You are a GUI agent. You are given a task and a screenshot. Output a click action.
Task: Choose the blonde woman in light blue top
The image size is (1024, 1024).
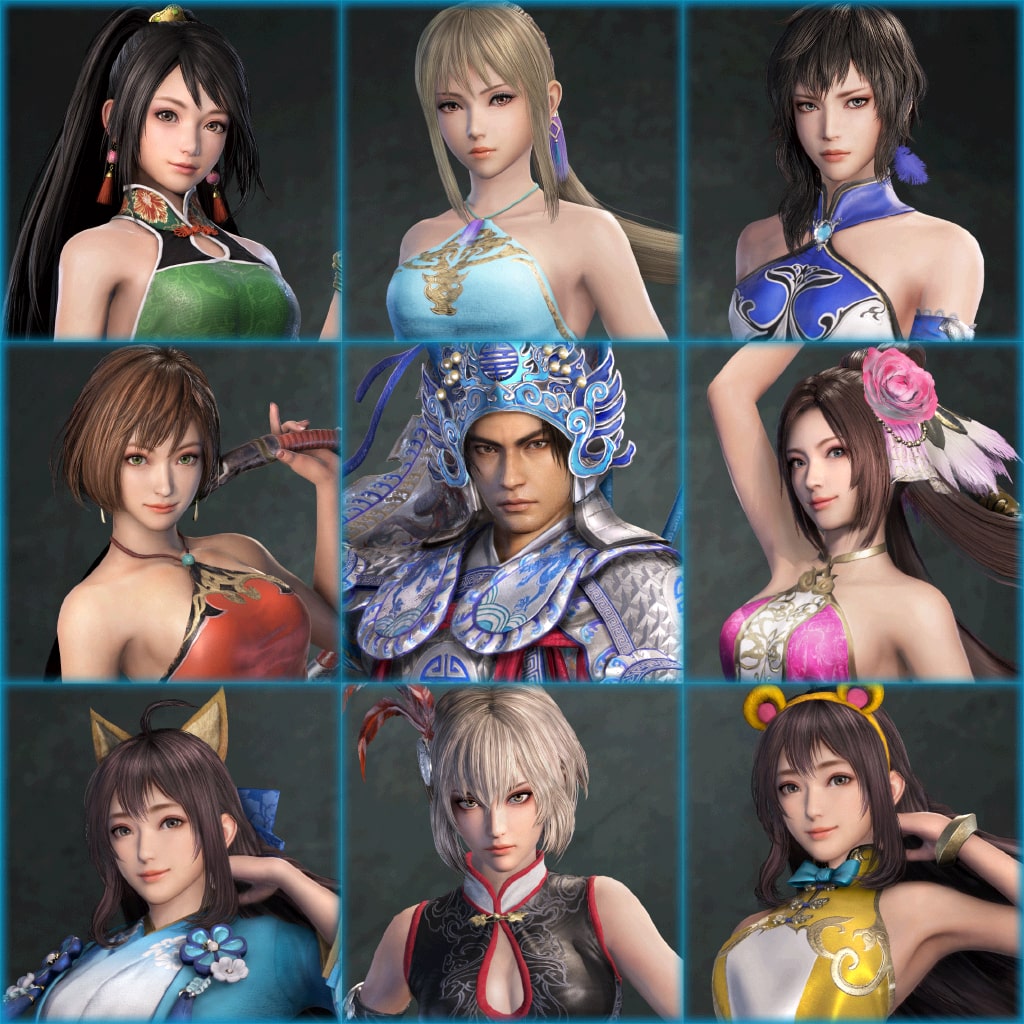pos(512,172)
